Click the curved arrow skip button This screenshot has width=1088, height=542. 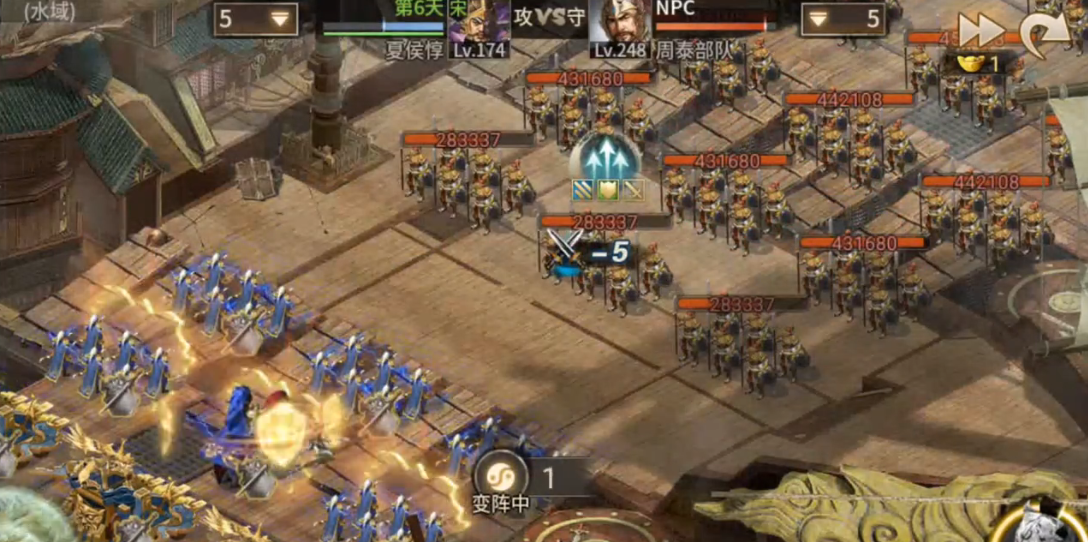1042,32
